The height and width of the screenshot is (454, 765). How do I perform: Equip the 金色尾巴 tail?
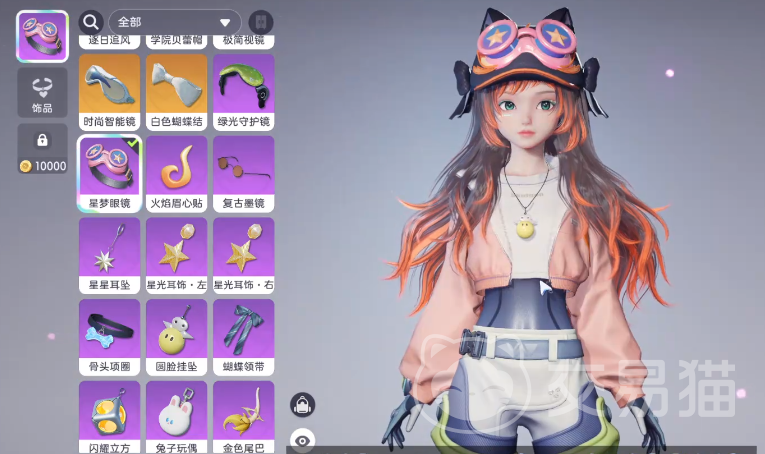point(243,412)
